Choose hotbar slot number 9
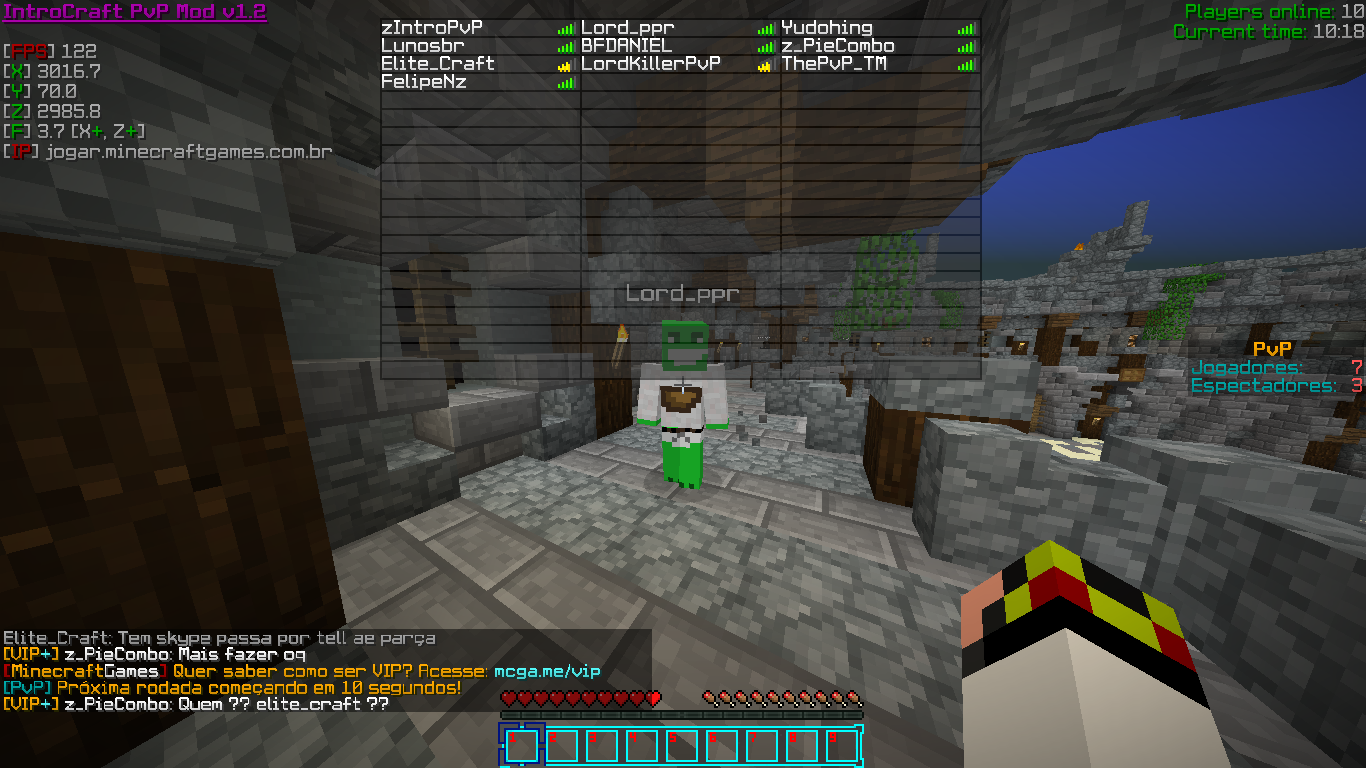The height and width of the screenshot is (768, 1366). coord(842,746)
